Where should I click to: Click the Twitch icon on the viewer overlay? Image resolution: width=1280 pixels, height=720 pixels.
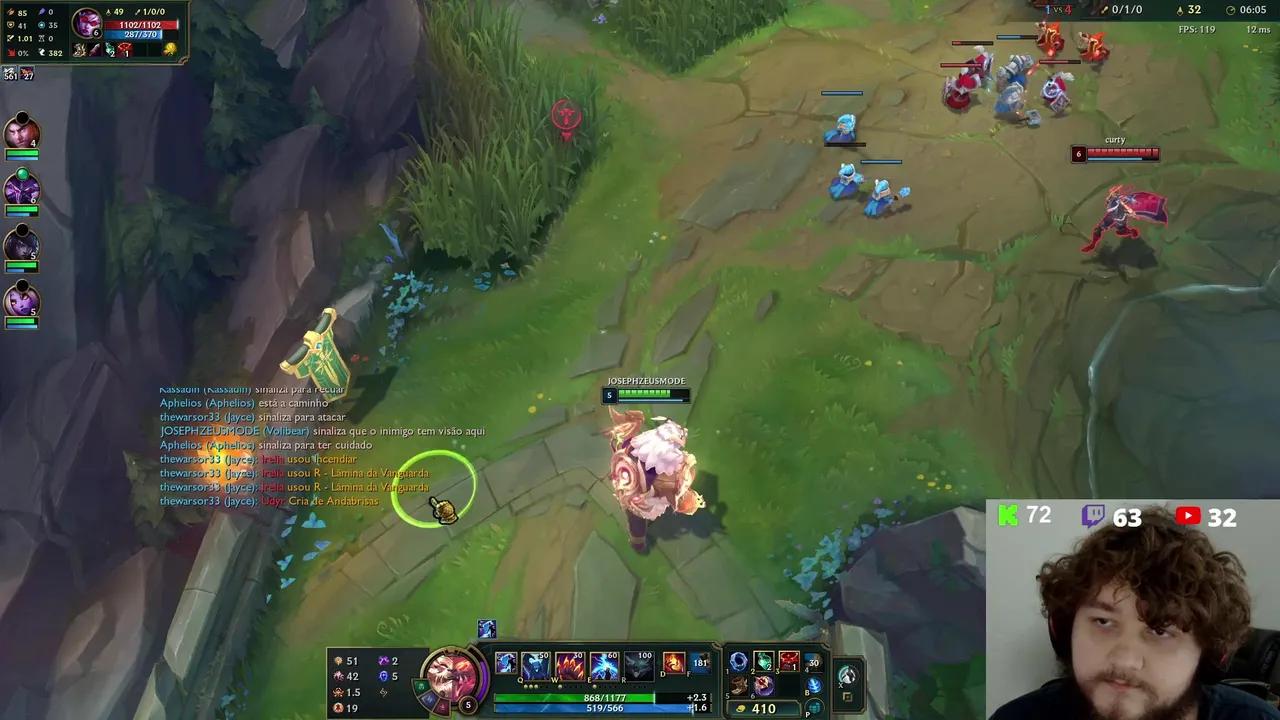1095,515
